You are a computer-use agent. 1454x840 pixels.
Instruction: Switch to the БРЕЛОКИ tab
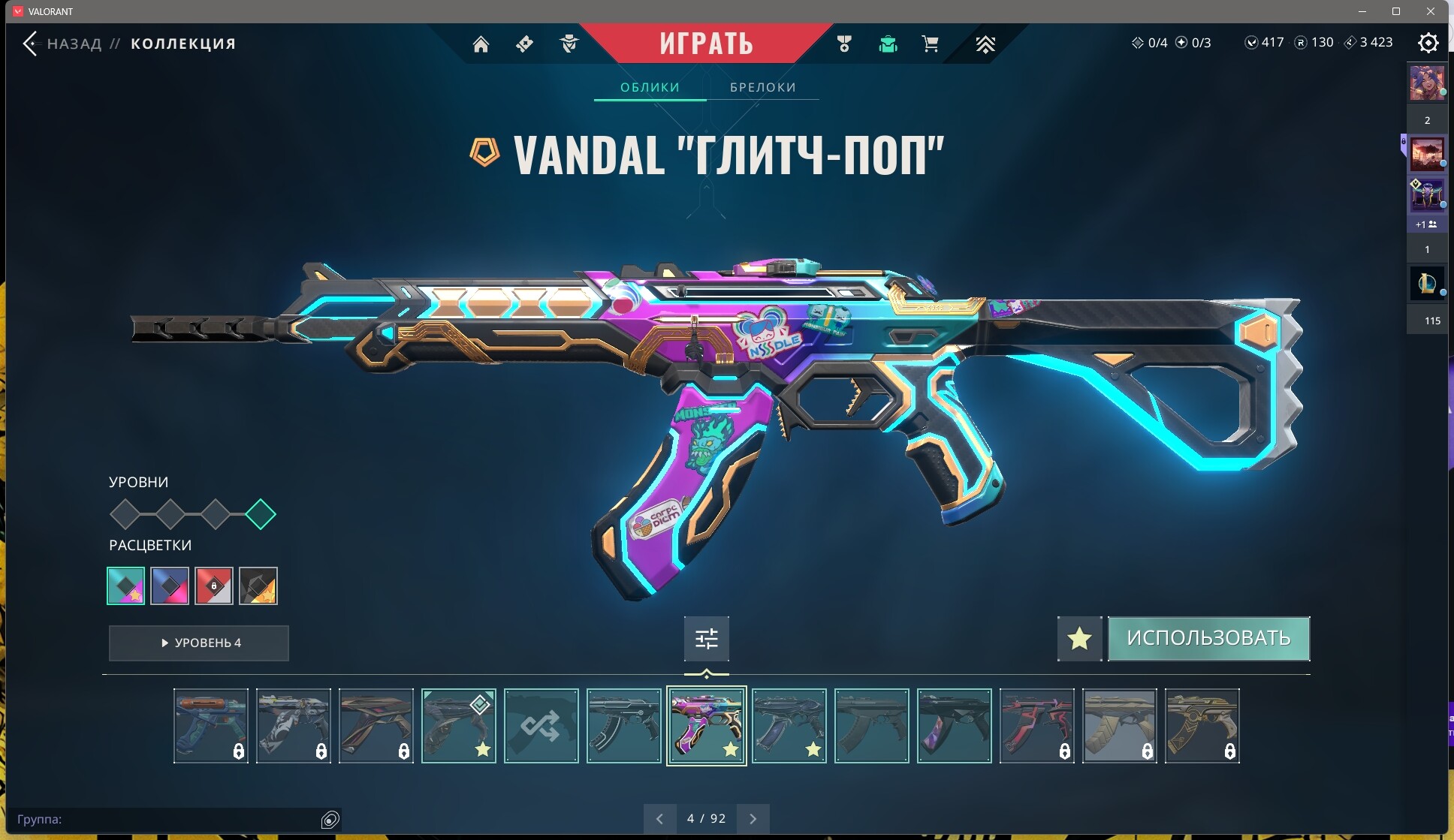pyautogui.click(x=762, y=87)
